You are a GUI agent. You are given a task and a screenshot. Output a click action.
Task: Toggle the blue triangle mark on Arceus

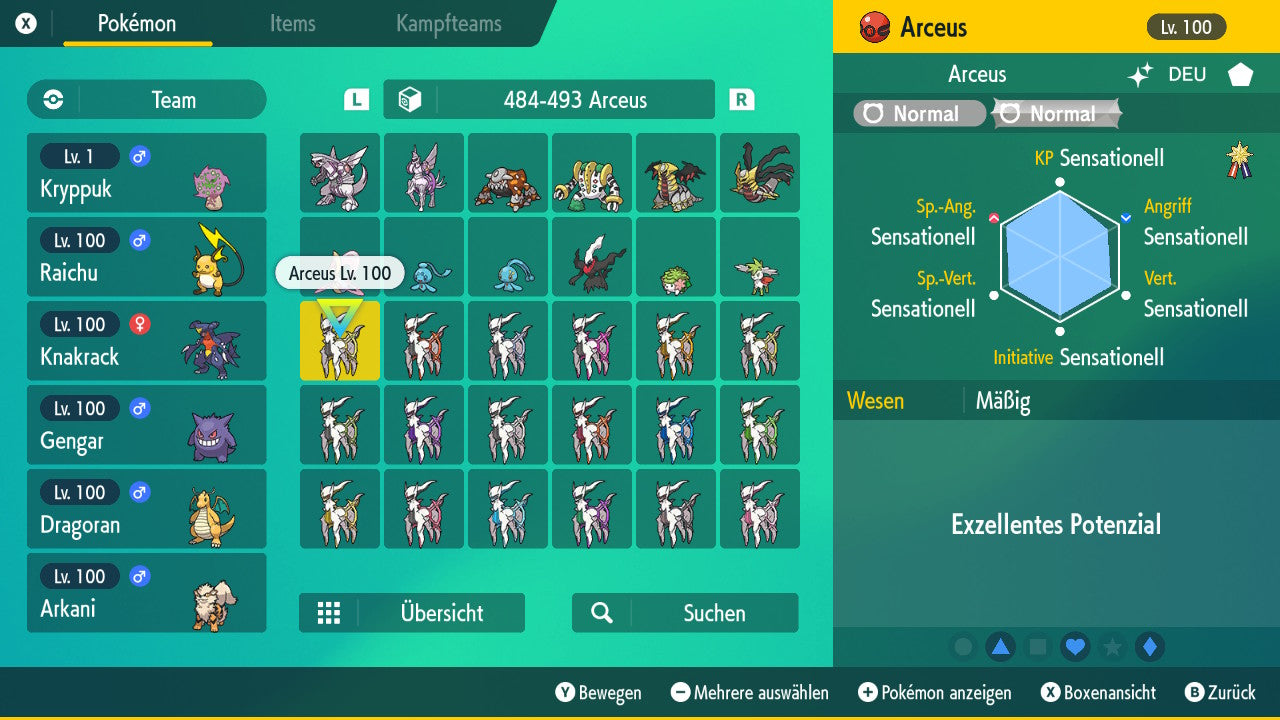pyautogui.click(x=1002, y=647)
